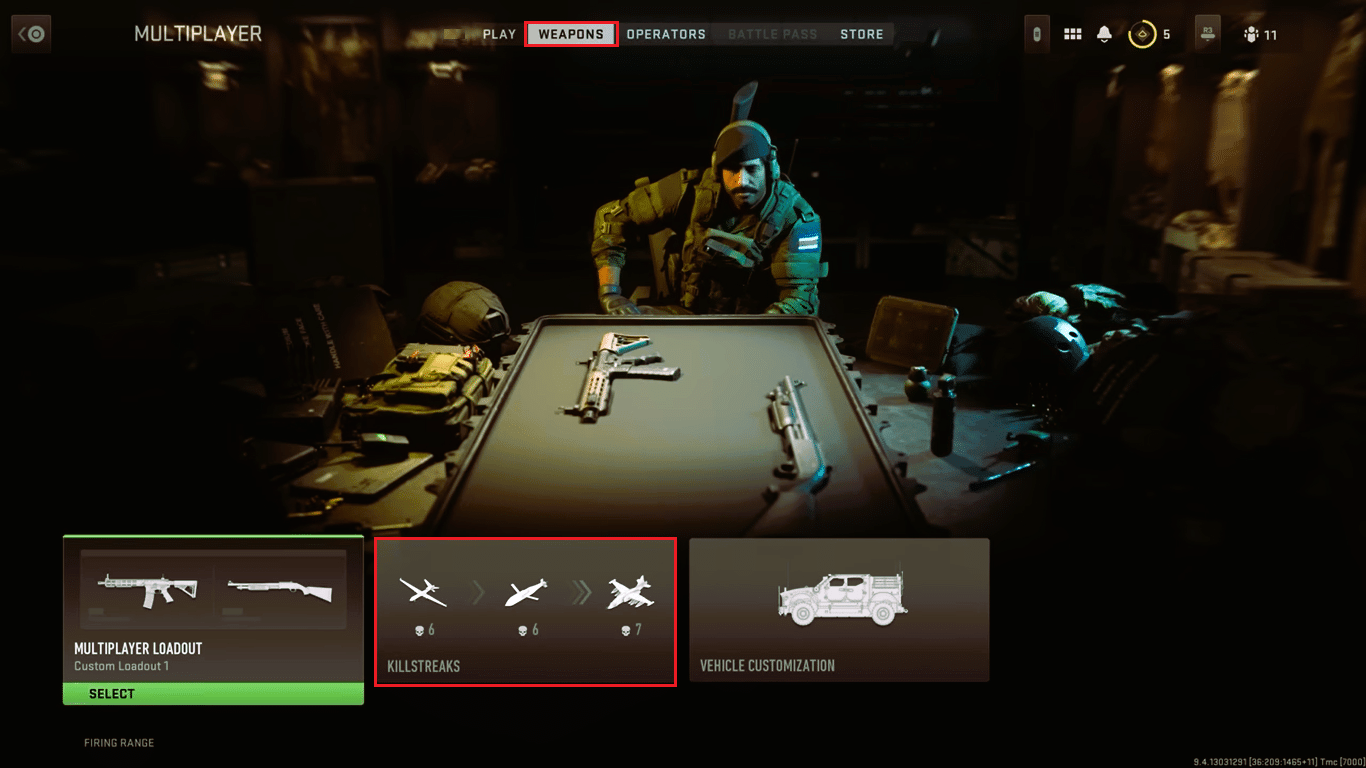The height and width of the screenshot is (768, 1366).
Task: Click the channels icon on the top bar
Action: (1036, 33)
